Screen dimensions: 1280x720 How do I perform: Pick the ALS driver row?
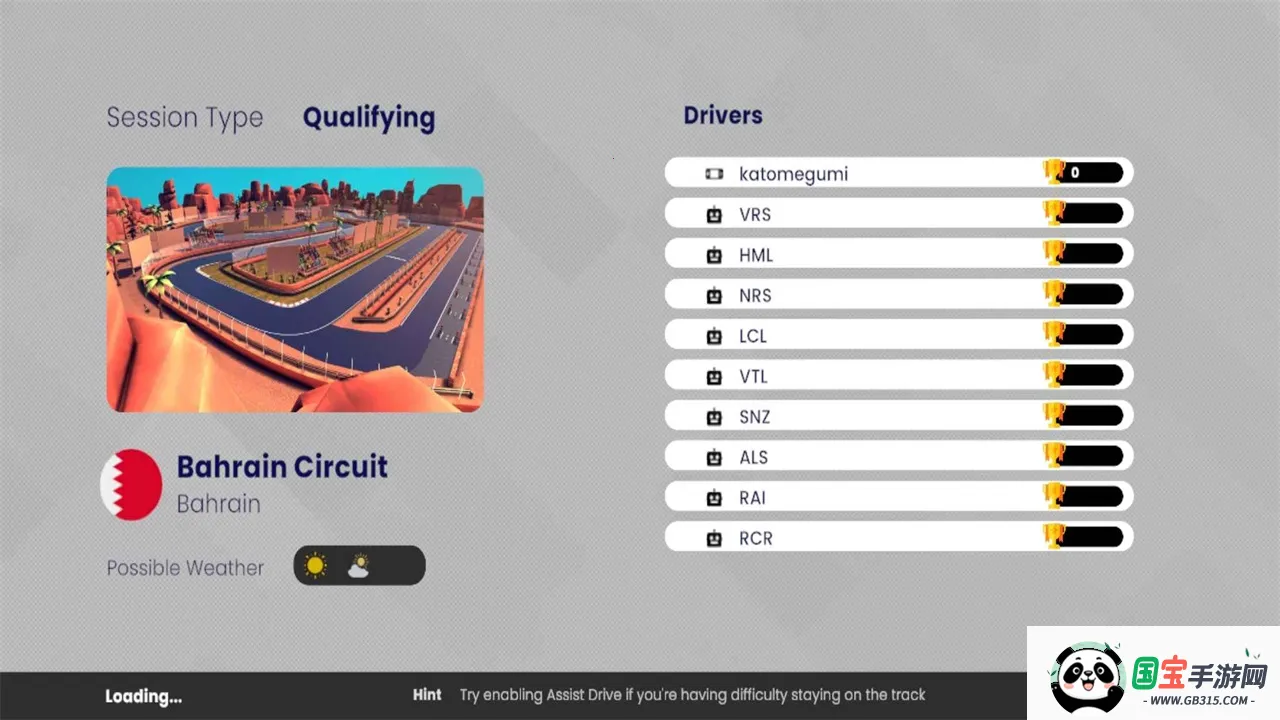[x=898, y=457]
